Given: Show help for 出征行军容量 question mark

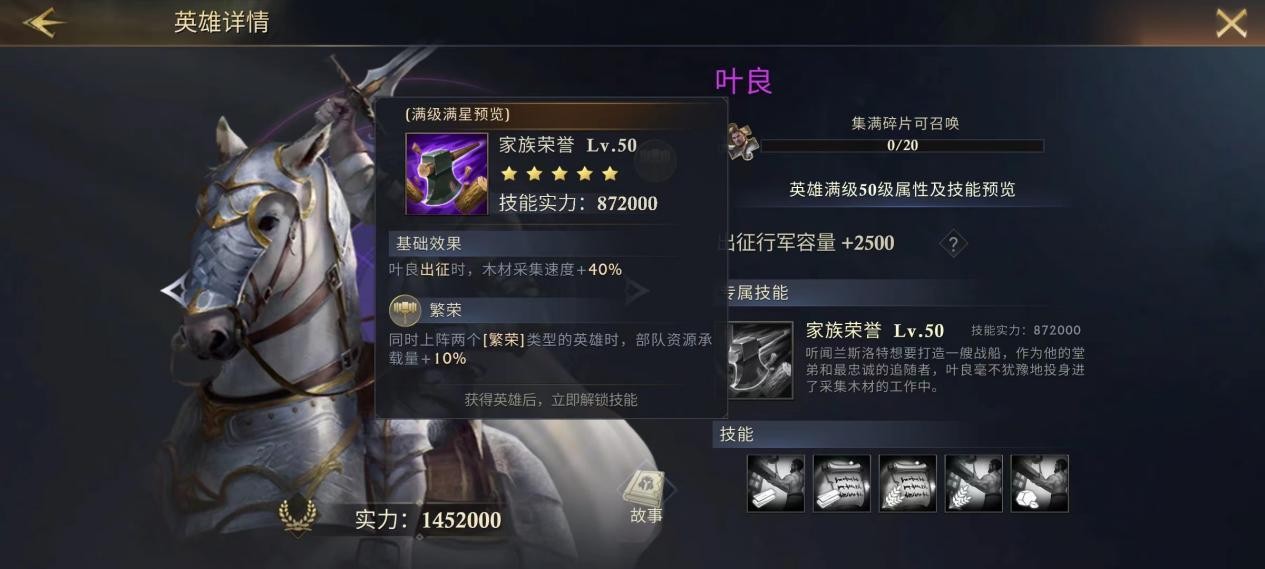Looking at the screenshot, I should (x=953, y=243).
